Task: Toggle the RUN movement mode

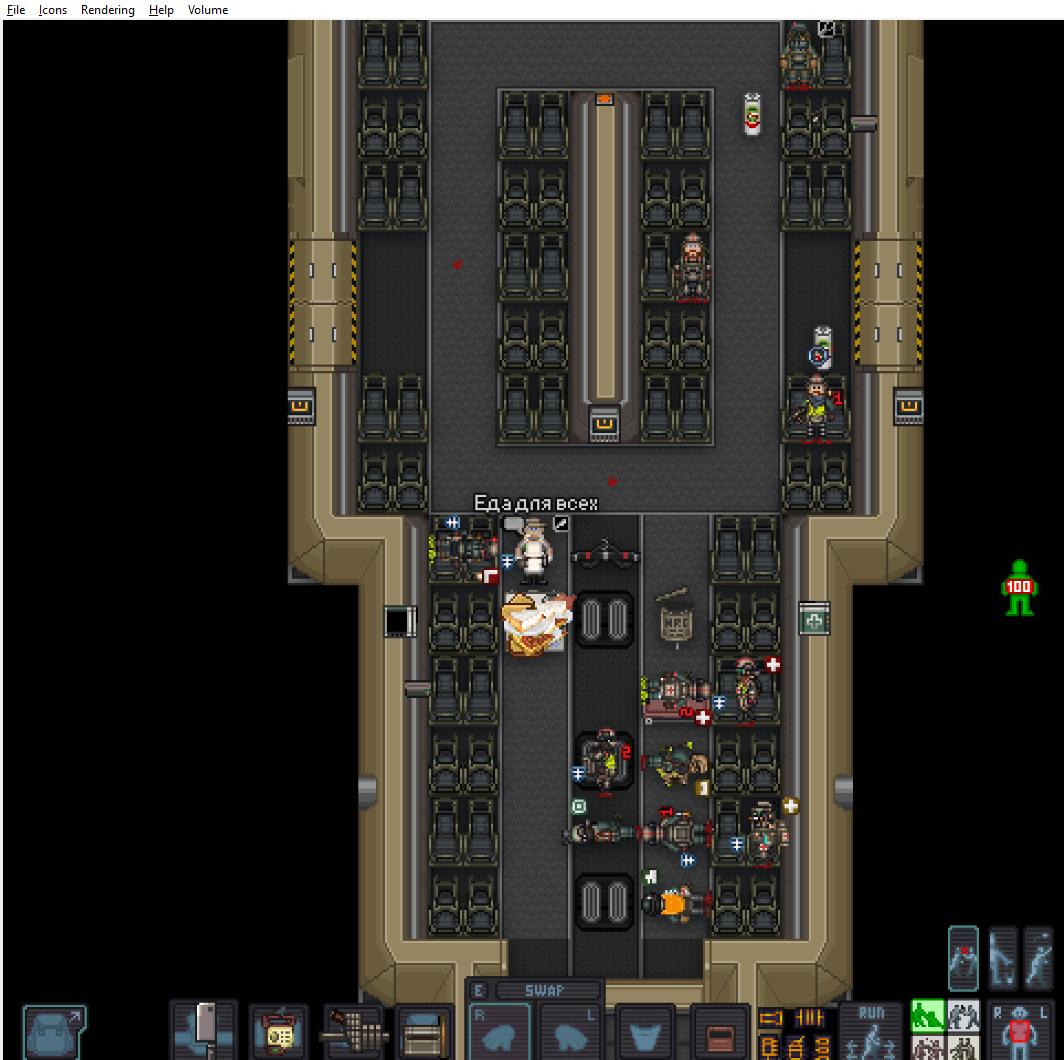Action: point(871,1030)
